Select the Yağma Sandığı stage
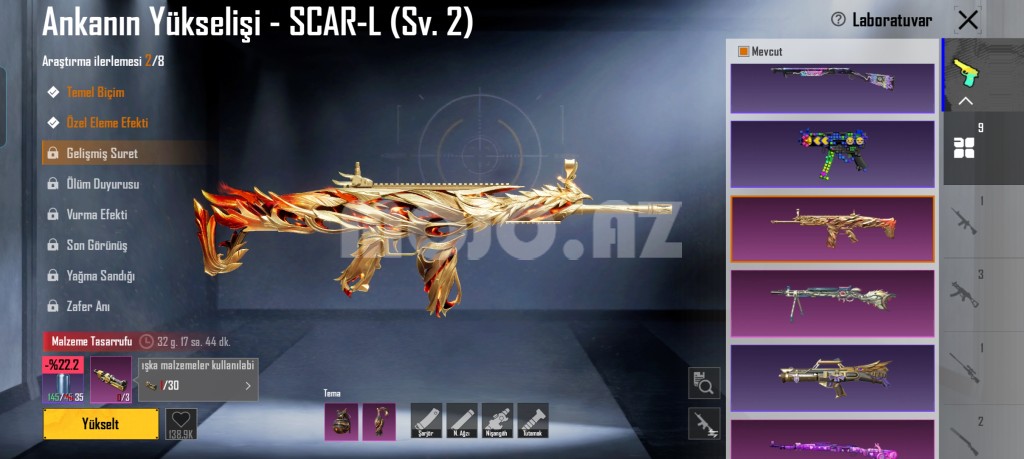 point(100,275)
